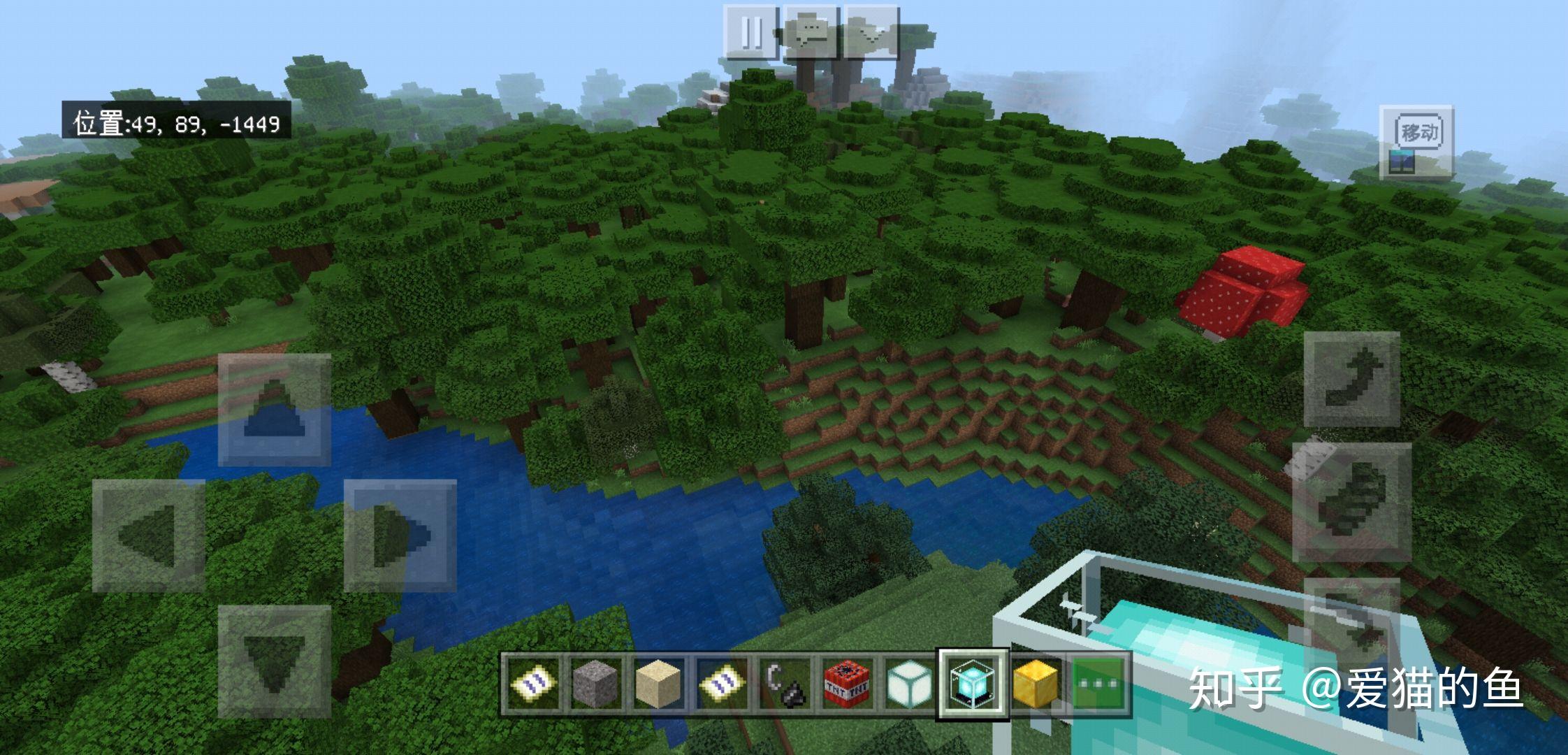Pick the white sea lantern block slot
Image resolution: width=1568 pixels, height=755 pixels.
909,684
